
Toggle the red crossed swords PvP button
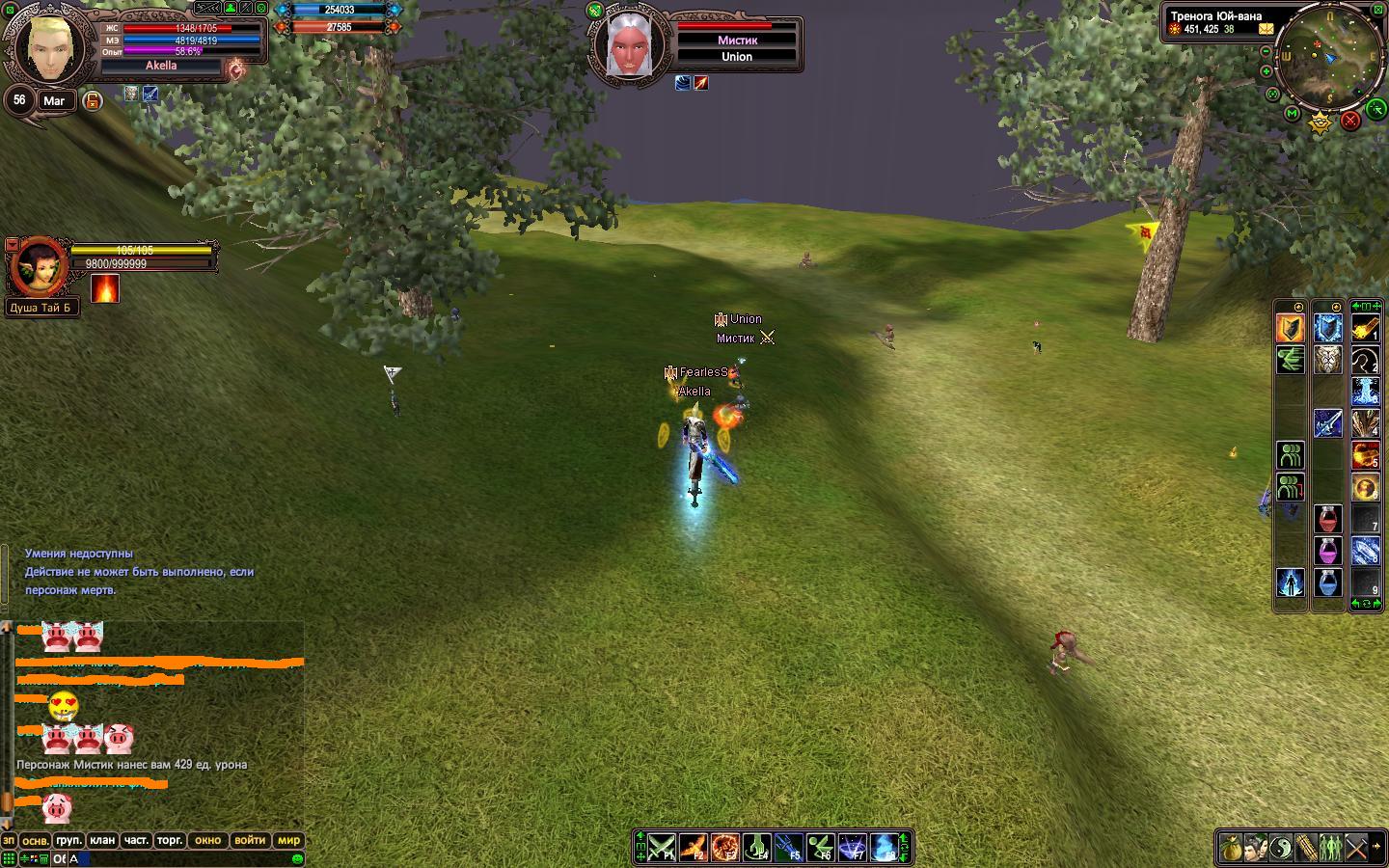[x=1350, y=121]
